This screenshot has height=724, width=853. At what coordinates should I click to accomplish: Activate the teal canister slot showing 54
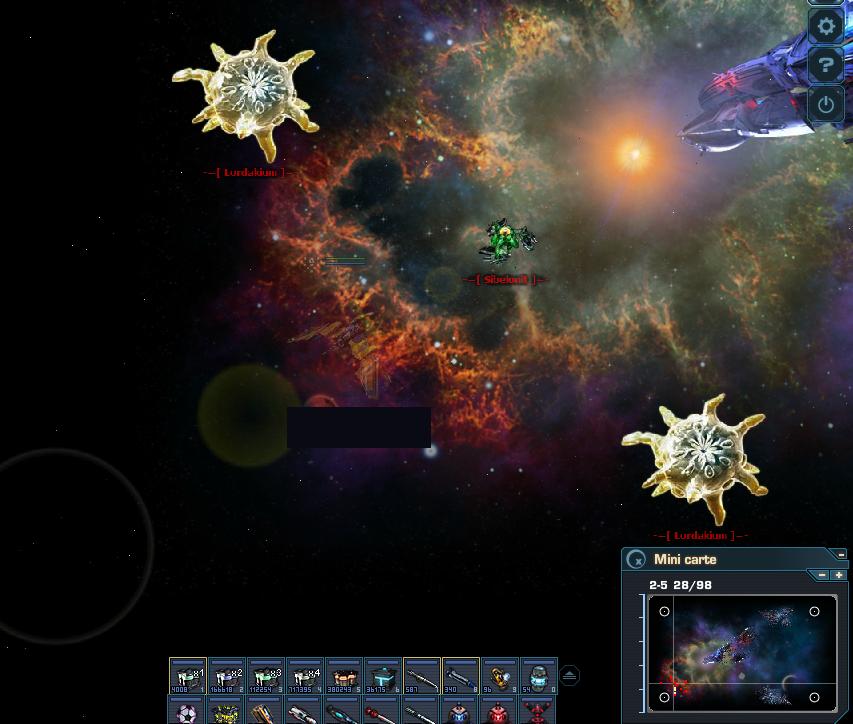coord(538,676)
